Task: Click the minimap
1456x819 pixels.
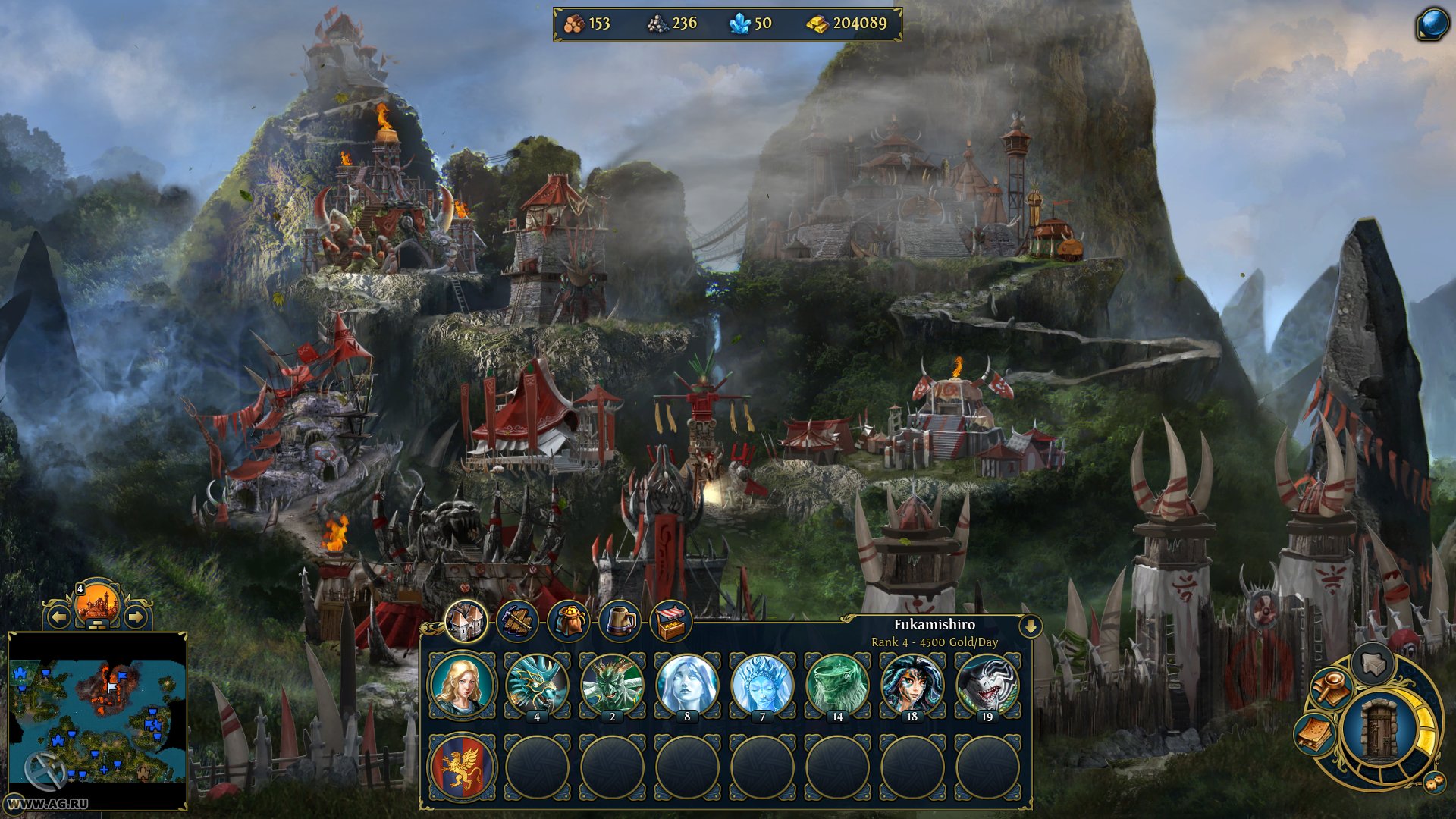Action: click(x=97, y=720)
